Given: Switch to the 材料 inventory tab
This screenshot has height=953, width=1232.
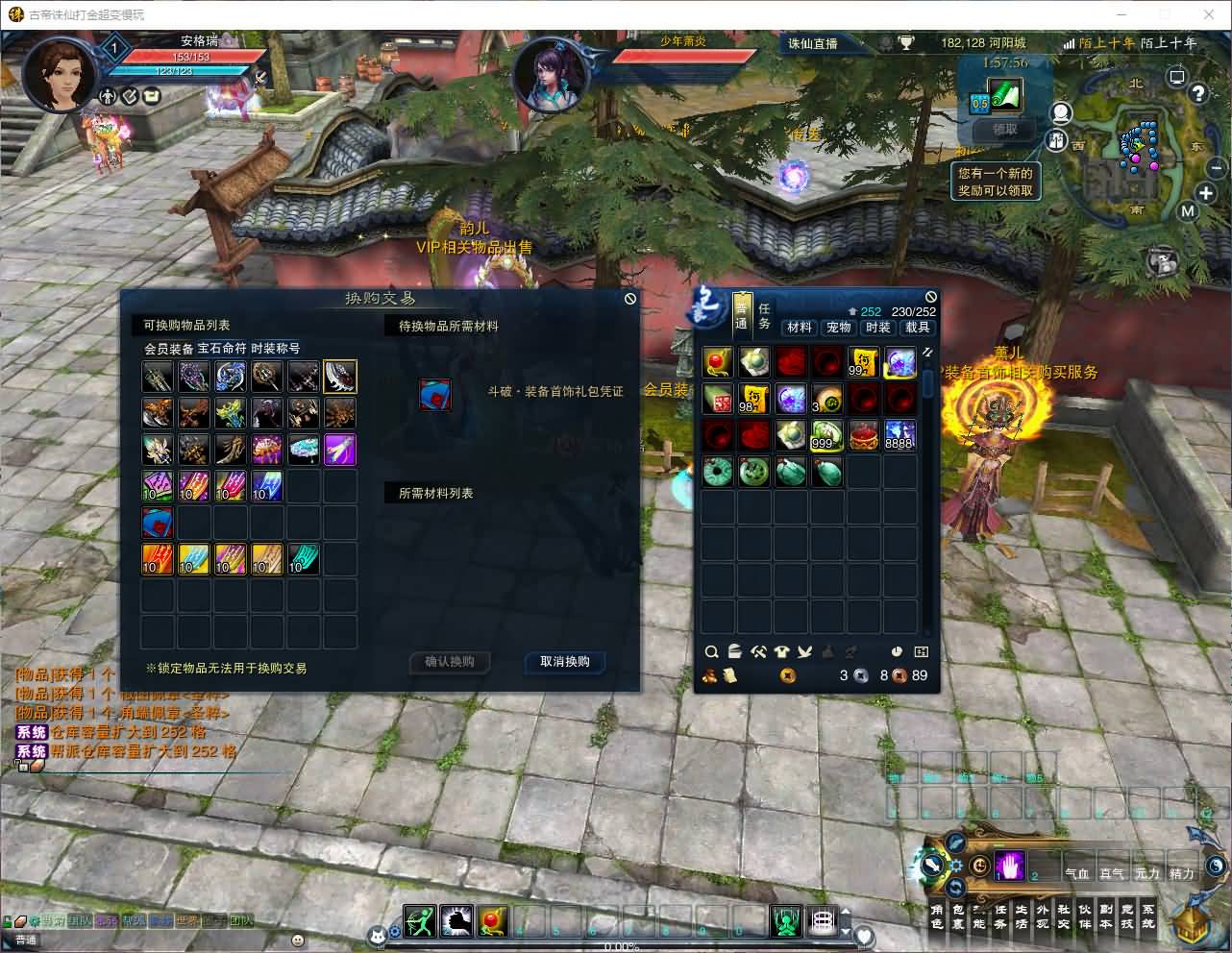Looking at the screenshot, I should [x=800, y=328].
